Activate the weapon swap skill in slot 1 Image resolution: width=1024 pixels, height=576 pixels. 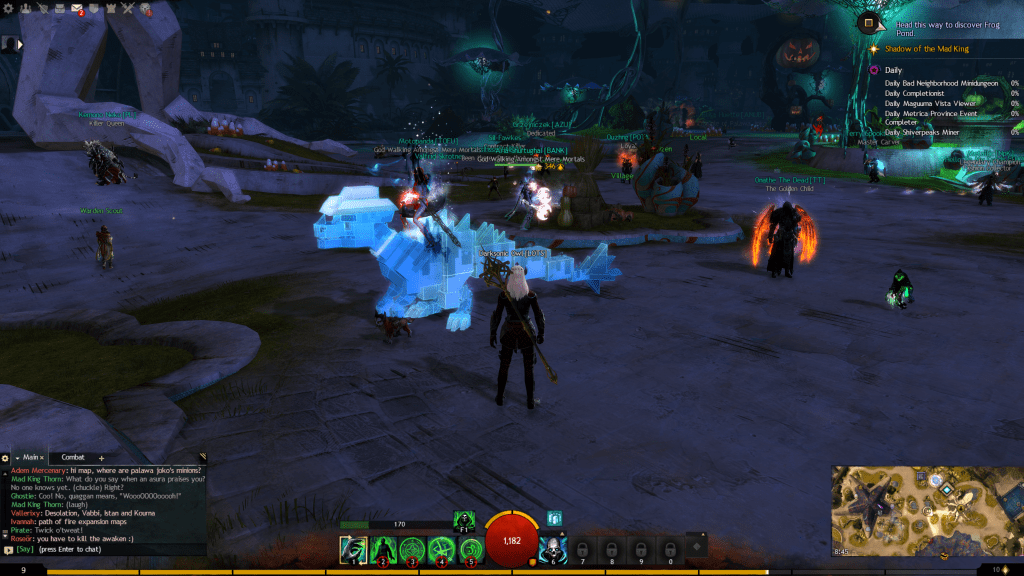(353, 549)
